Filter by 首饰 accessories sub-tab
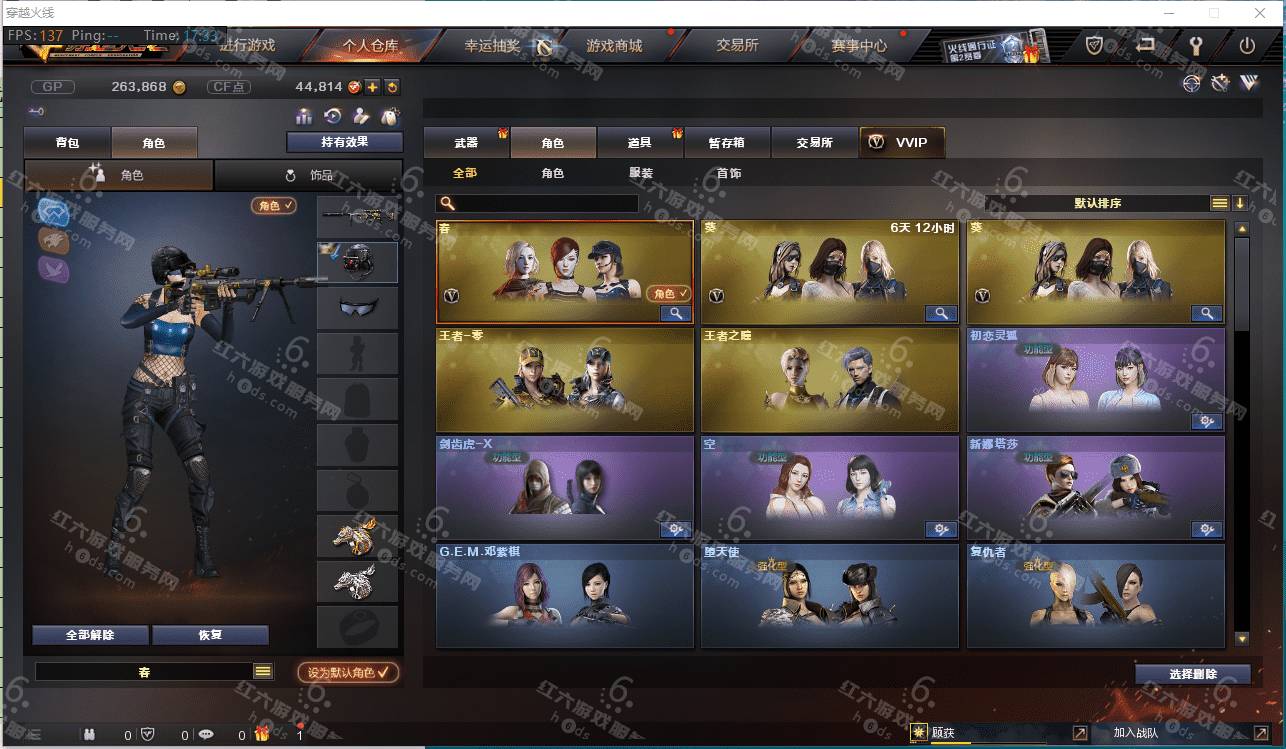 pyautogui.click(x=729, y=173)
